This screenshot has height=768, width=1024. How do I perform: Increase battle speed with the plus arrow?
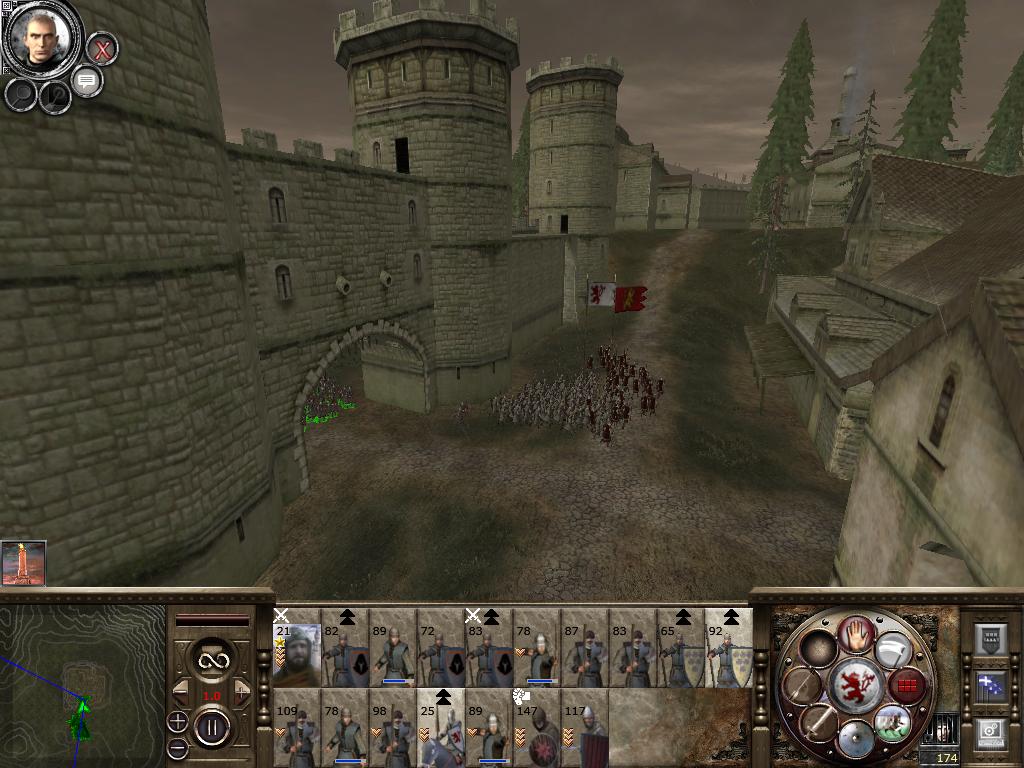243,689
